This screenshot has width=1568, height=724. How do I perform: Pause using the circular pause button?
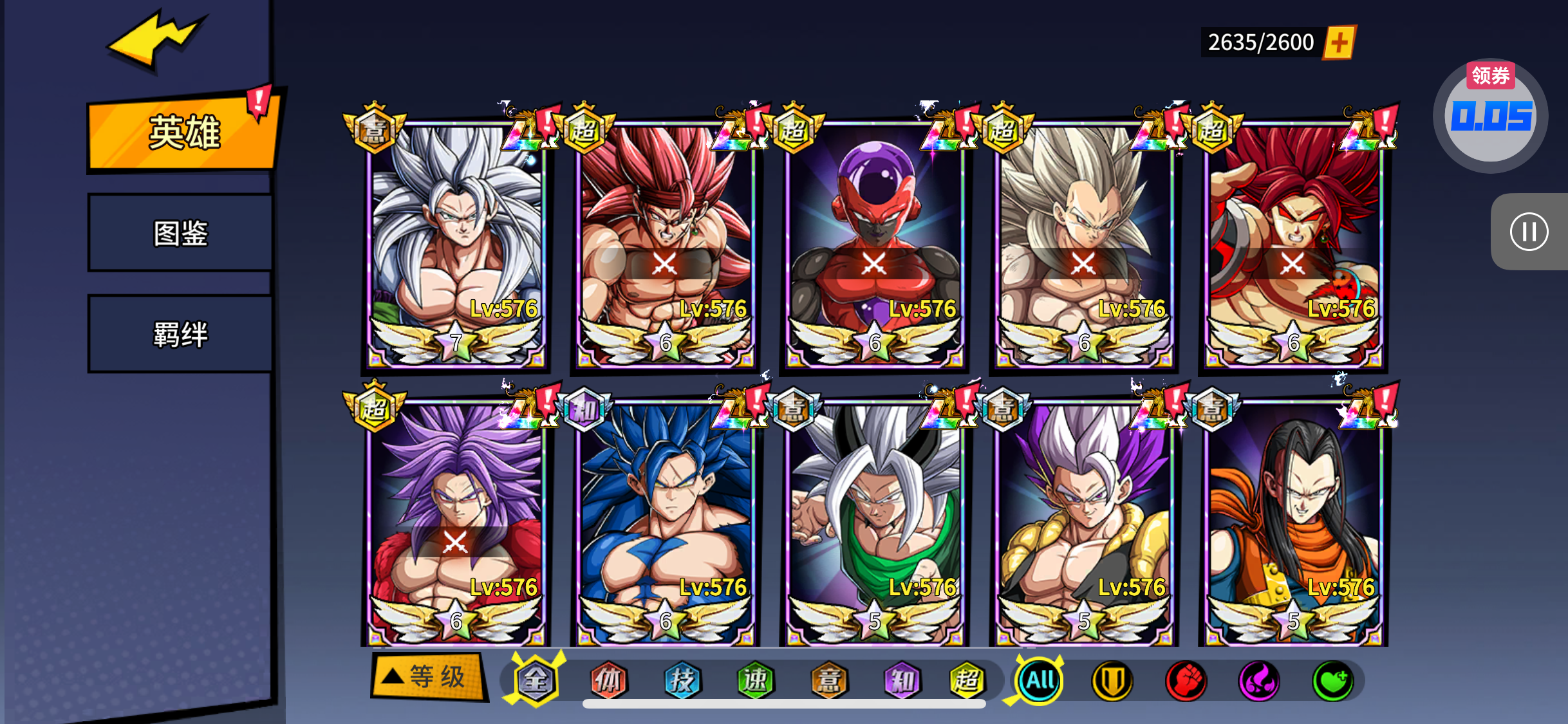pos(1529,232)
